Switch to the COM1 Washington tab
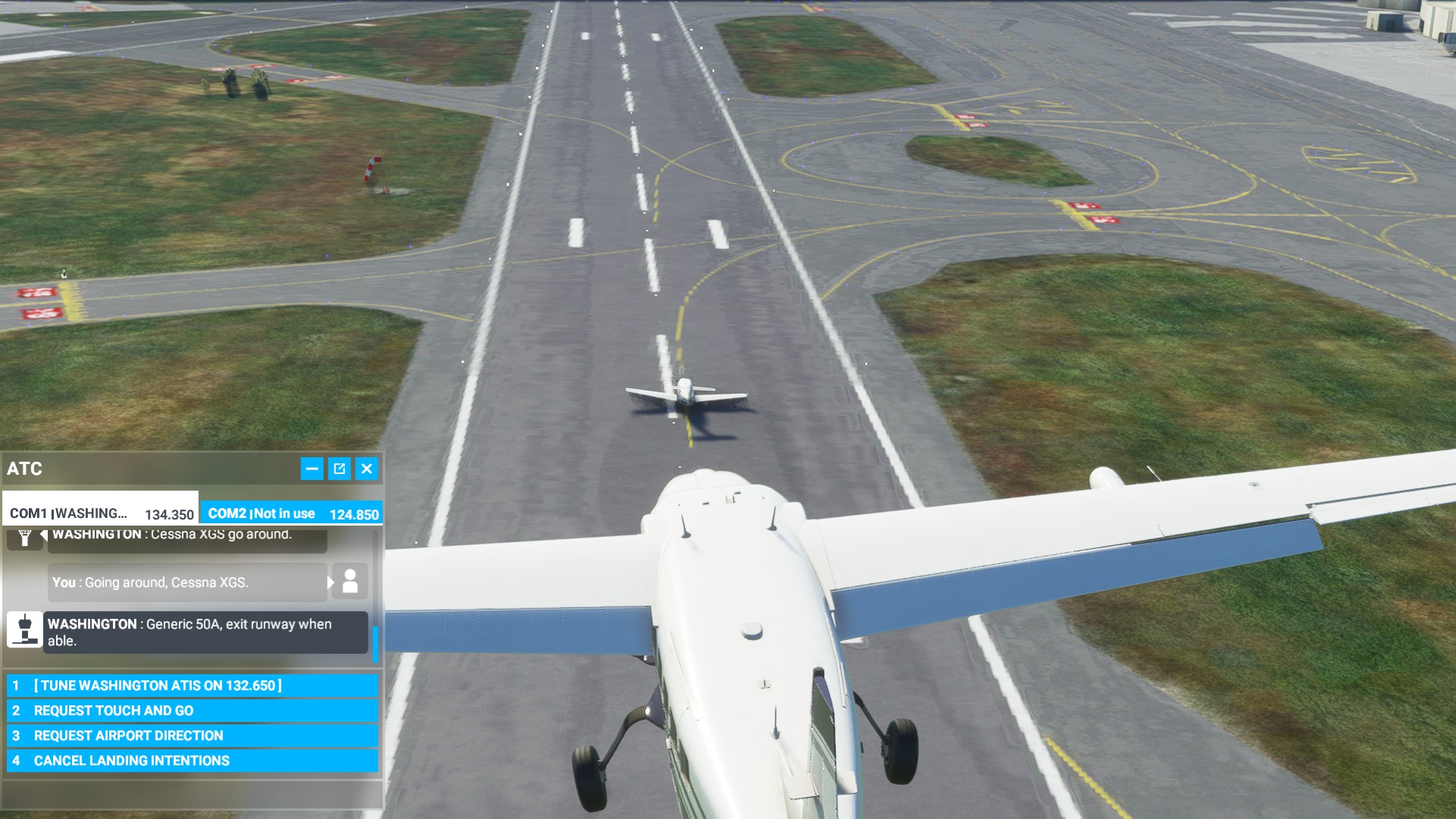1456x819 pixels. click(101, 513)
